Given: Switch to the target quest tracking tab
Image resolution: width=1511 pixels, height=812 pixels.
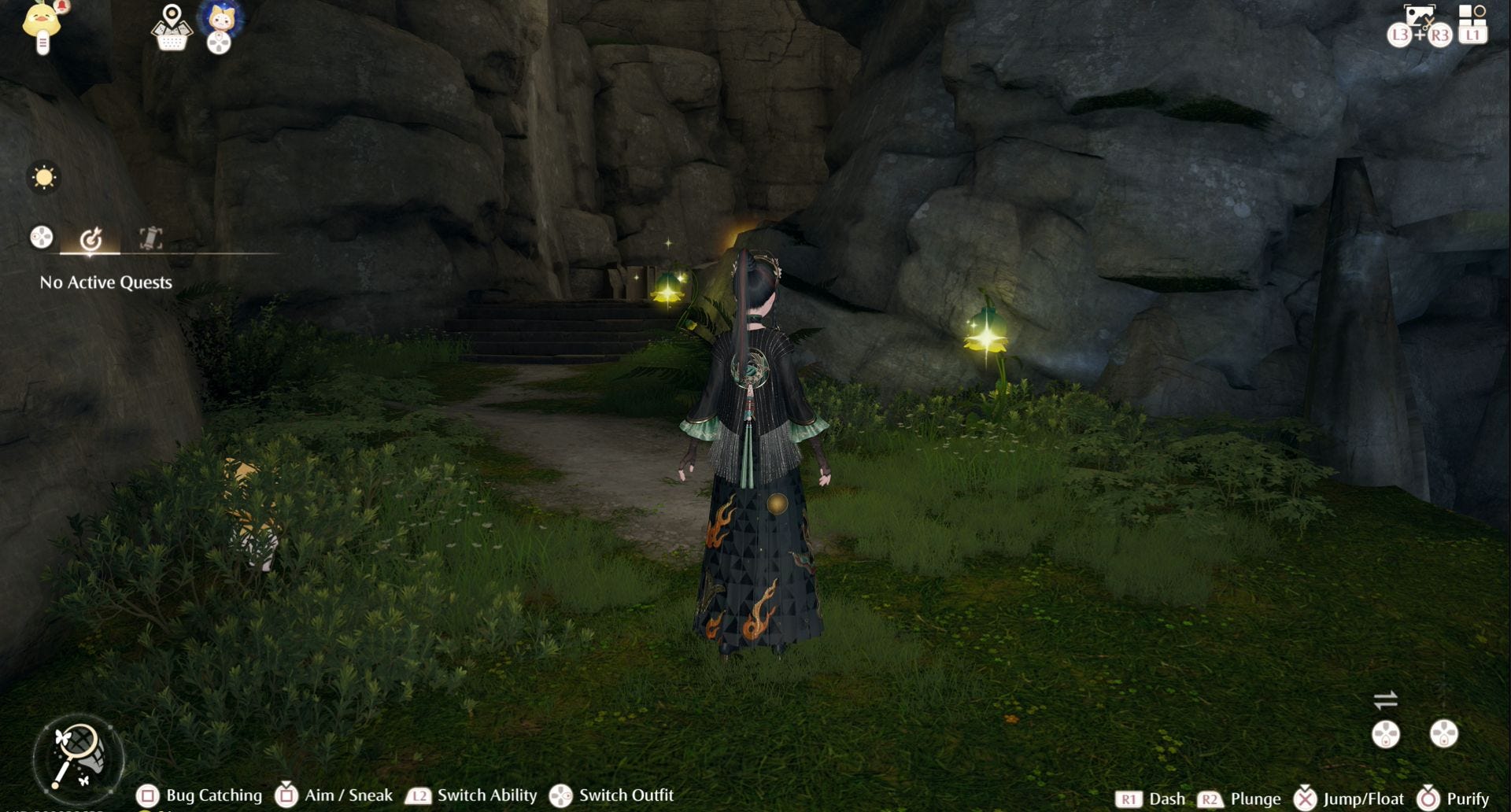Looking at the screenshot, I should coord(91,238).
